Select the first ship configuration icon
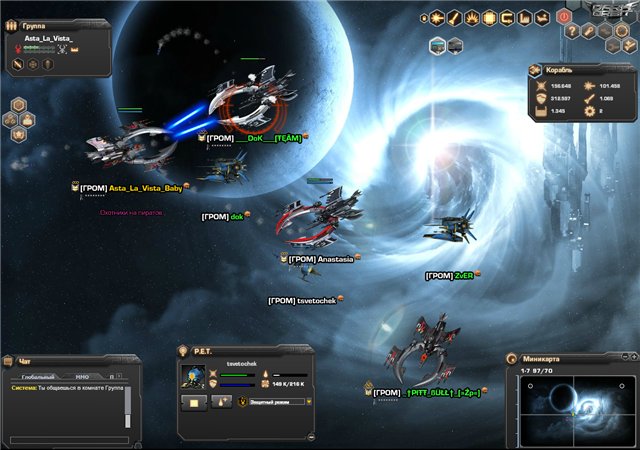This screenshot has height=450, width=640. (x=438, y=45)
